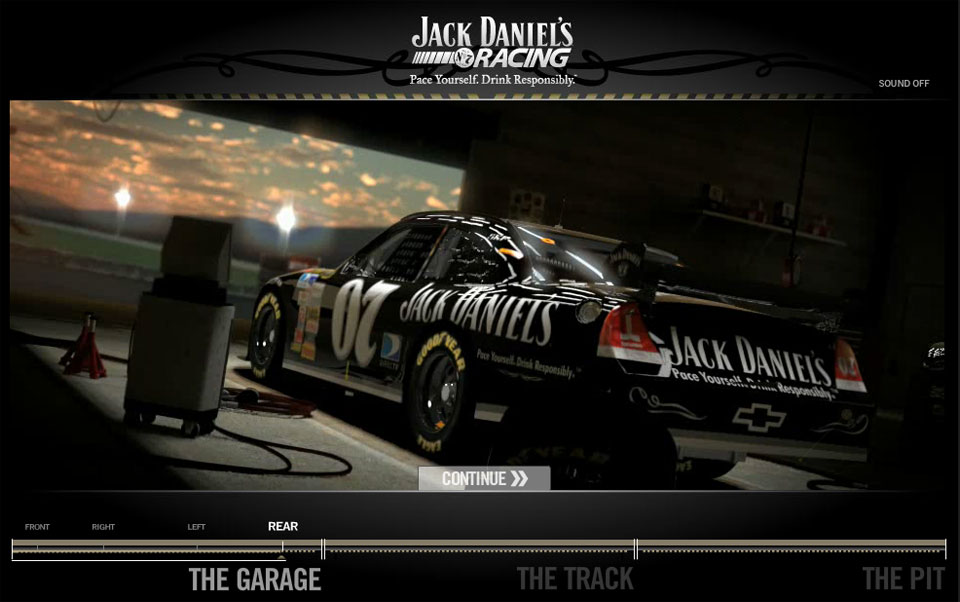Switch to The Track section
This screenshot has height=602, width=960.
[575, 578]
